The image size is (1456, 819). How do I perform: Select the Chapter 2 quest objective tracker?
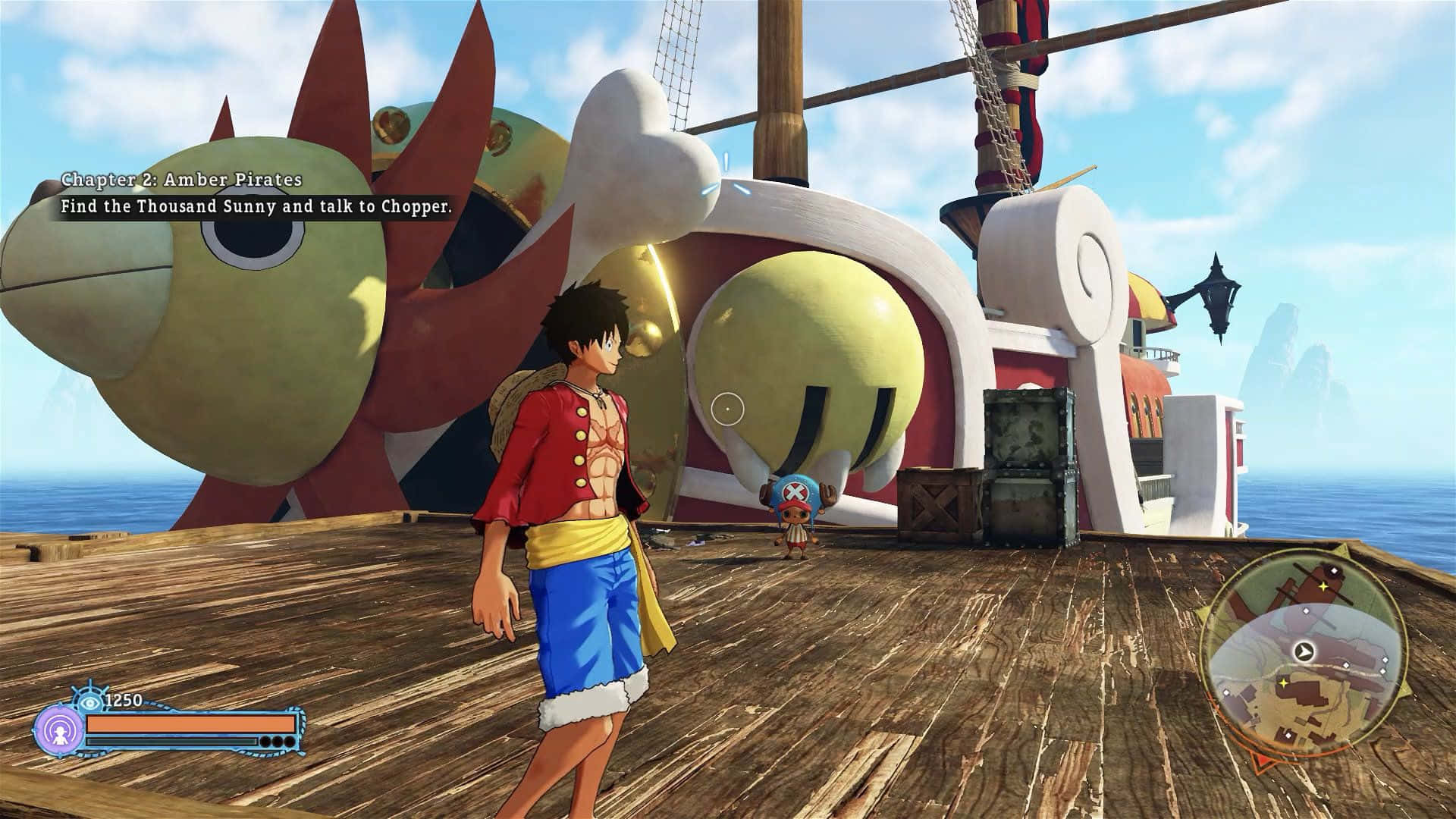click(256, 193)
